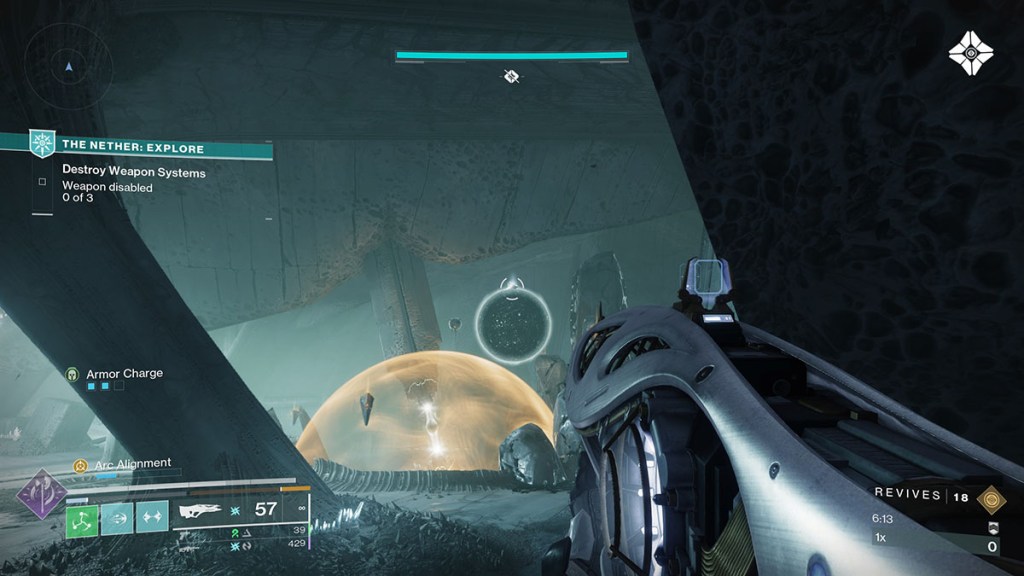Screen dimensions: 1024x576
Task: Click the Armor Charge helmet icon
Action: click(73, 374)
